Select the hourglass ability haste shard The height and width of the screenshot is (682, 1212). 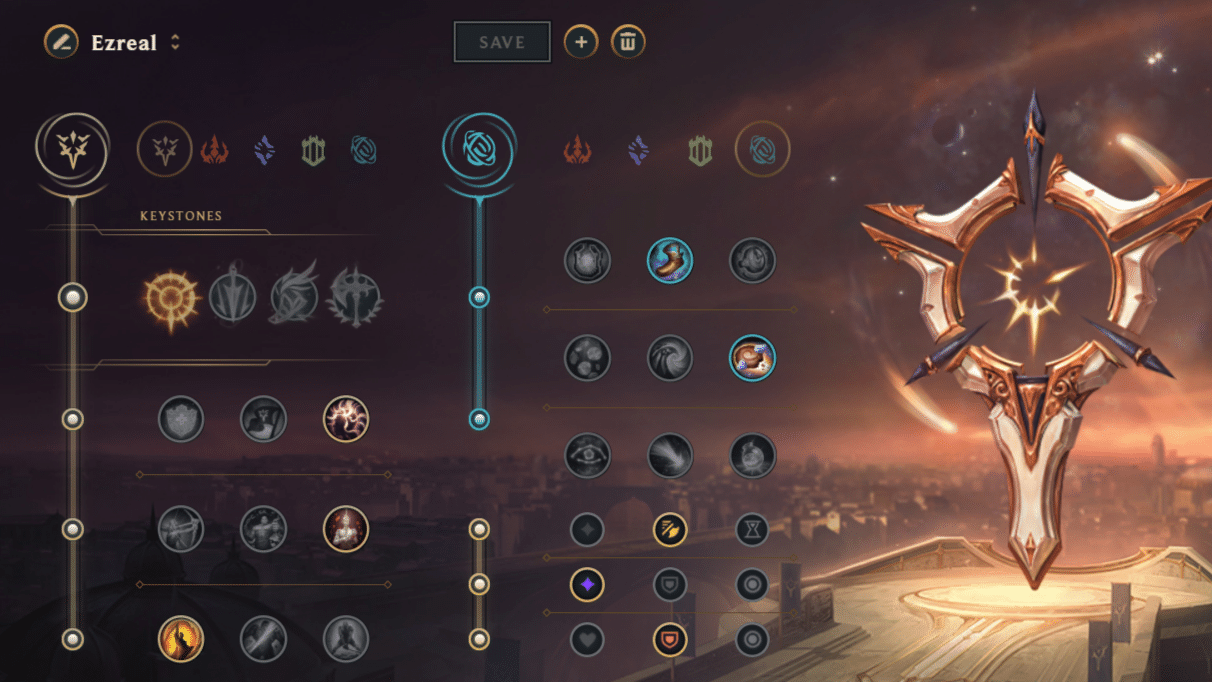(752, 529)
